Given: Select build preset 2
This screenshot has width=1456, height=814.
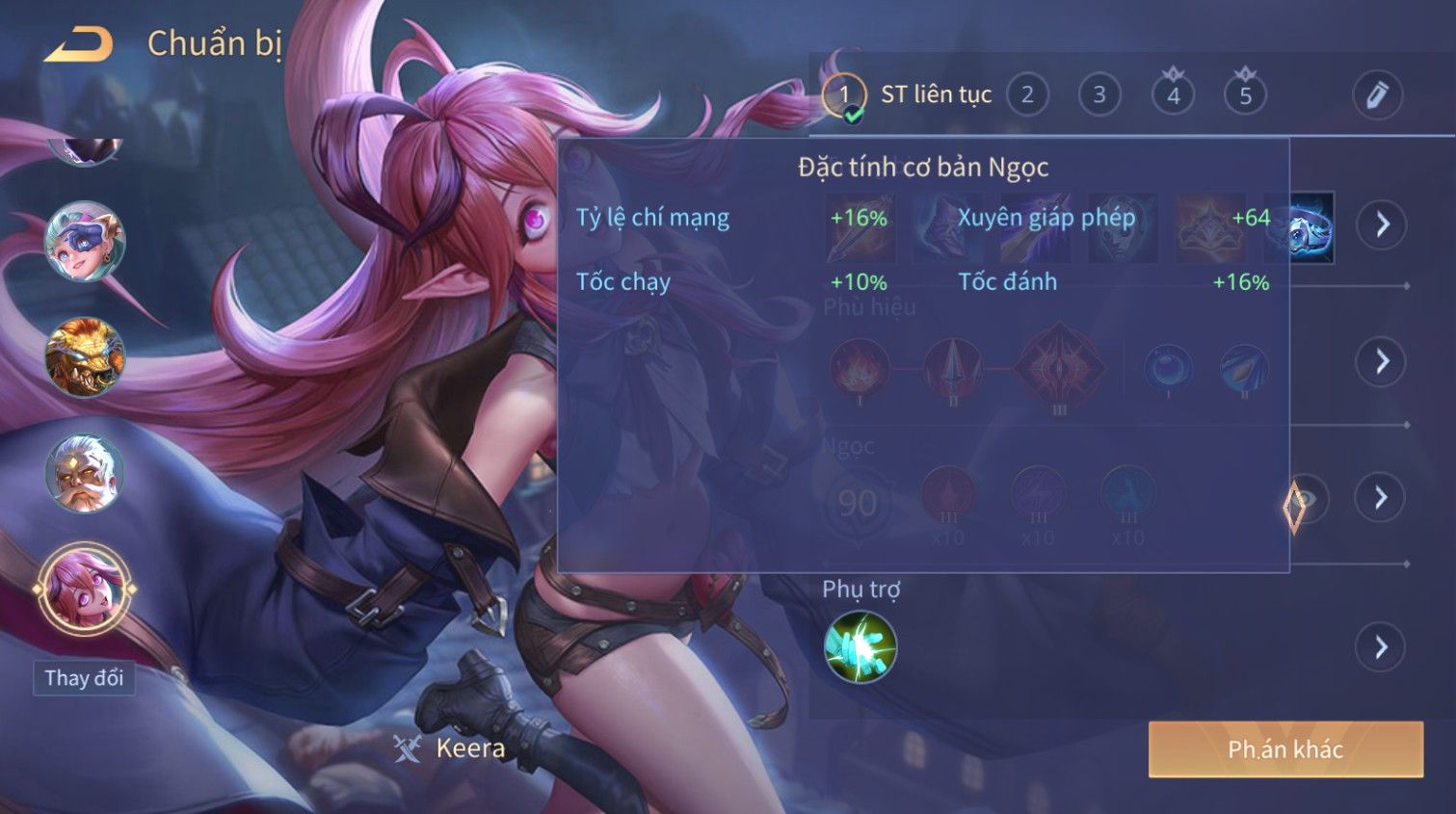Looking at the screenshot, I should tap(1027, 94).
